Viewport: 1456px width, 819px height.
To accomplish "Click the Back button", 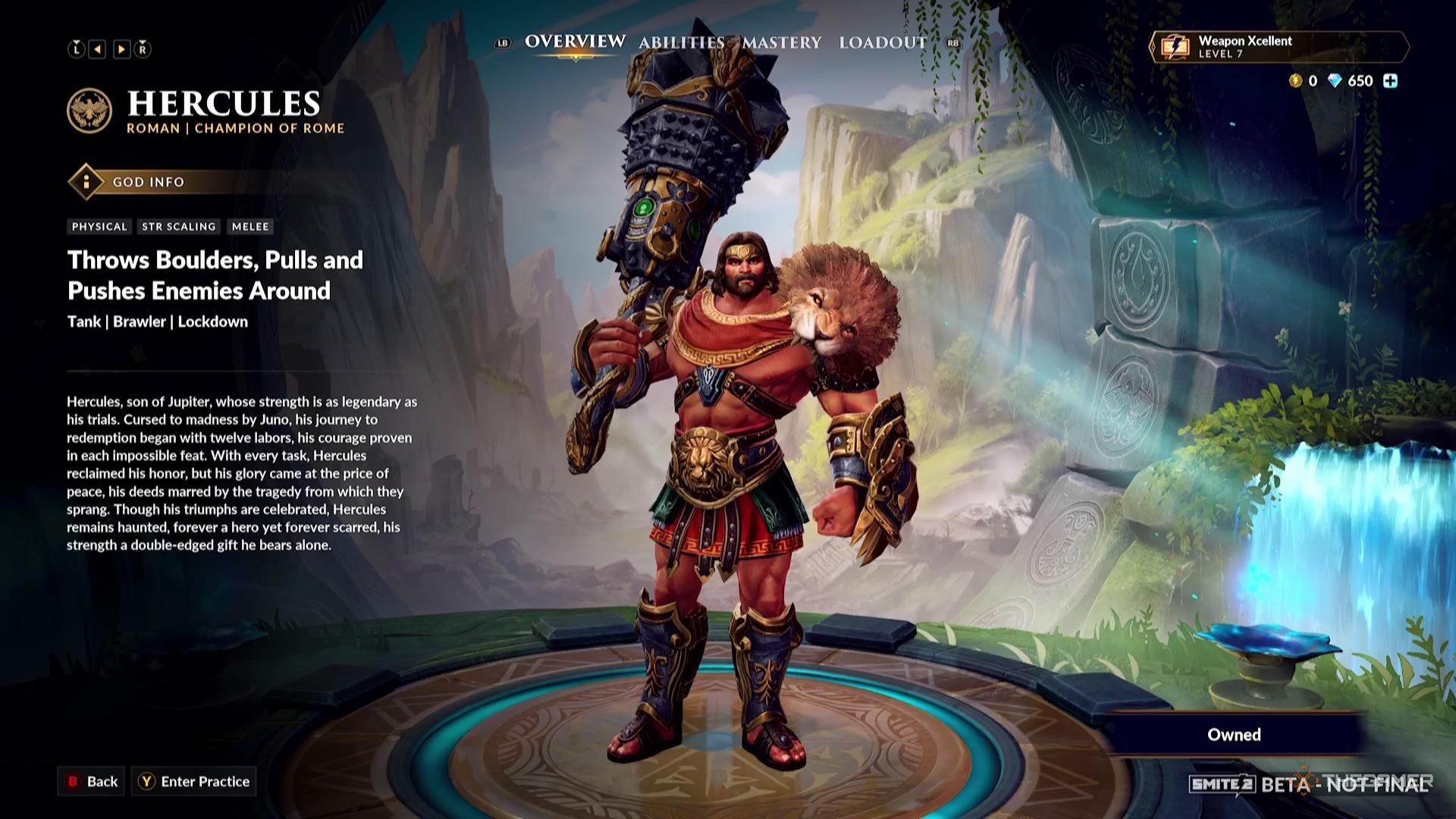I will click(x=93, y=782).
